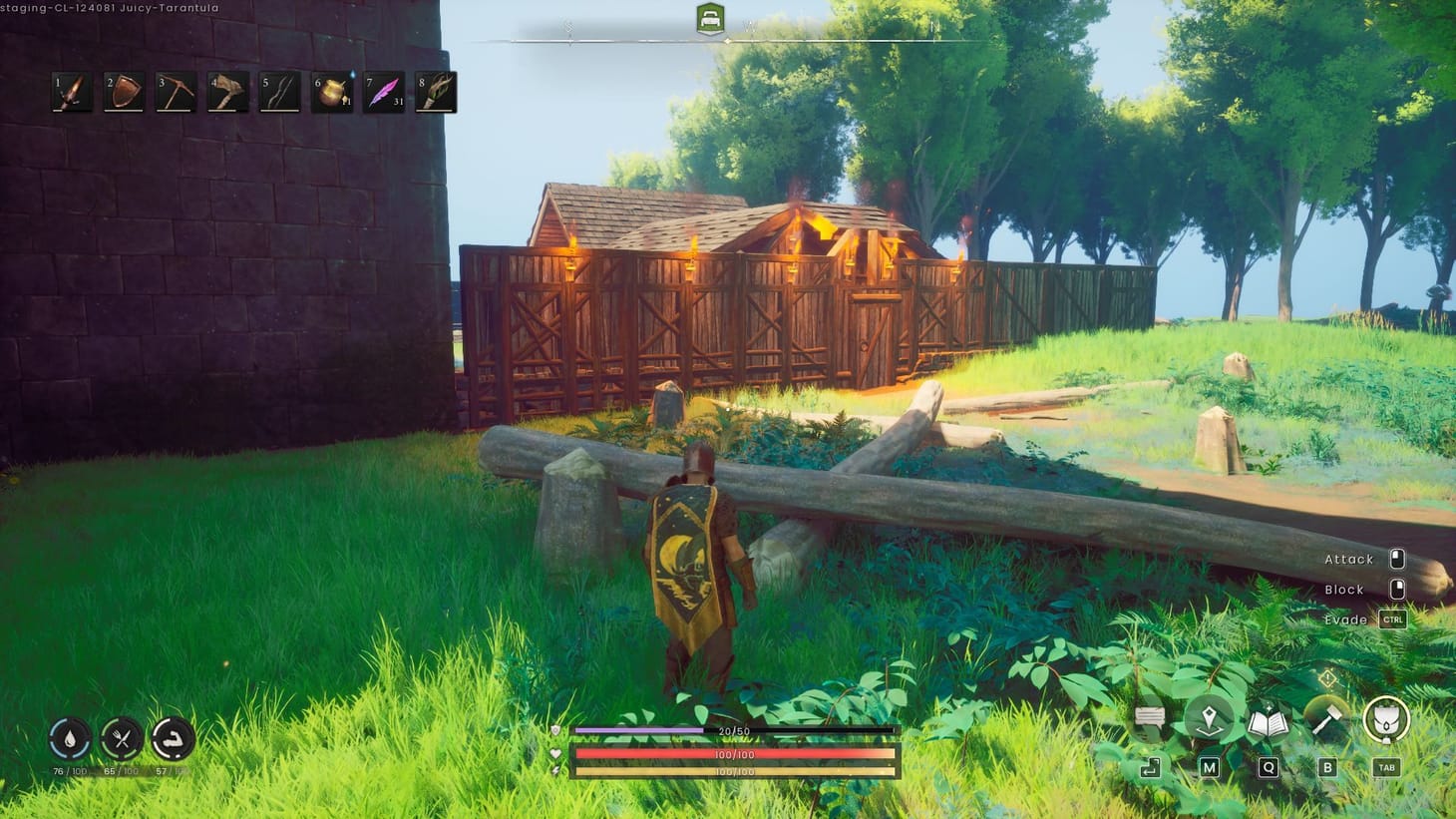Pick the pink feather in hotbar slot 7
Viewport: 1456px width, 819px height.
(382, 91)
